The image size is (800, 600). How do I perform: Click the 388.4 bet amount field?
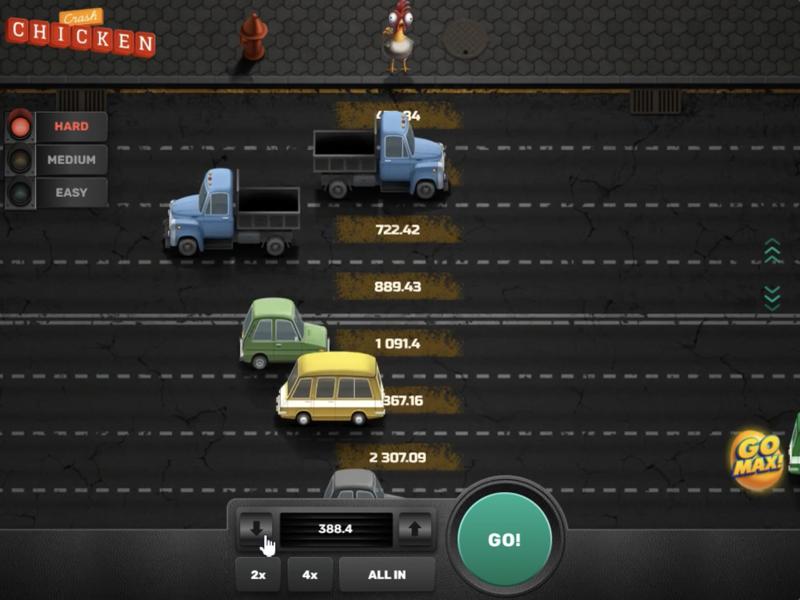point(335,529)
